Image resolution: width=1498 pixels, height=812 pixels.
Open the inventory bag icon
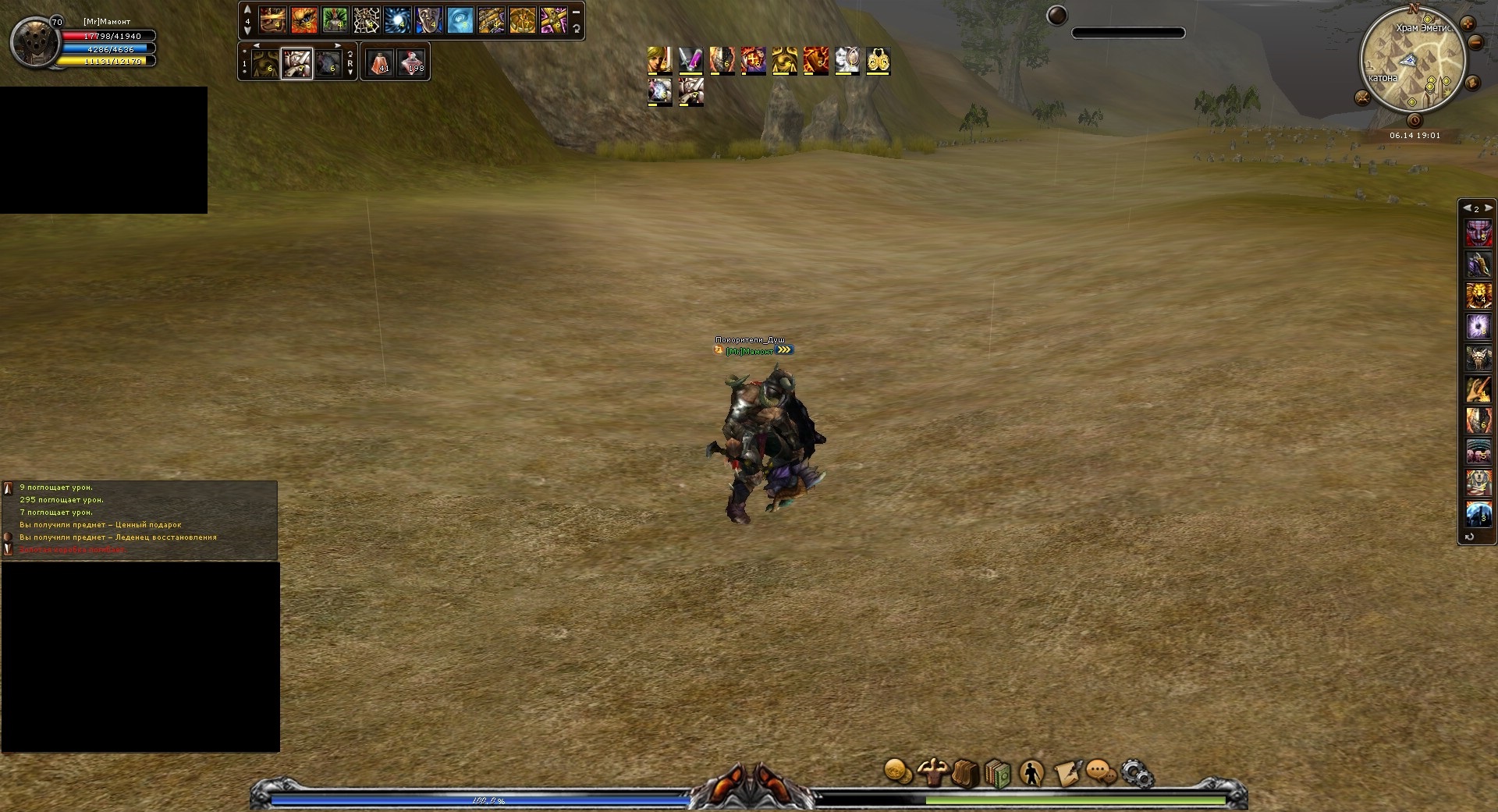click(x=965, y=774)
